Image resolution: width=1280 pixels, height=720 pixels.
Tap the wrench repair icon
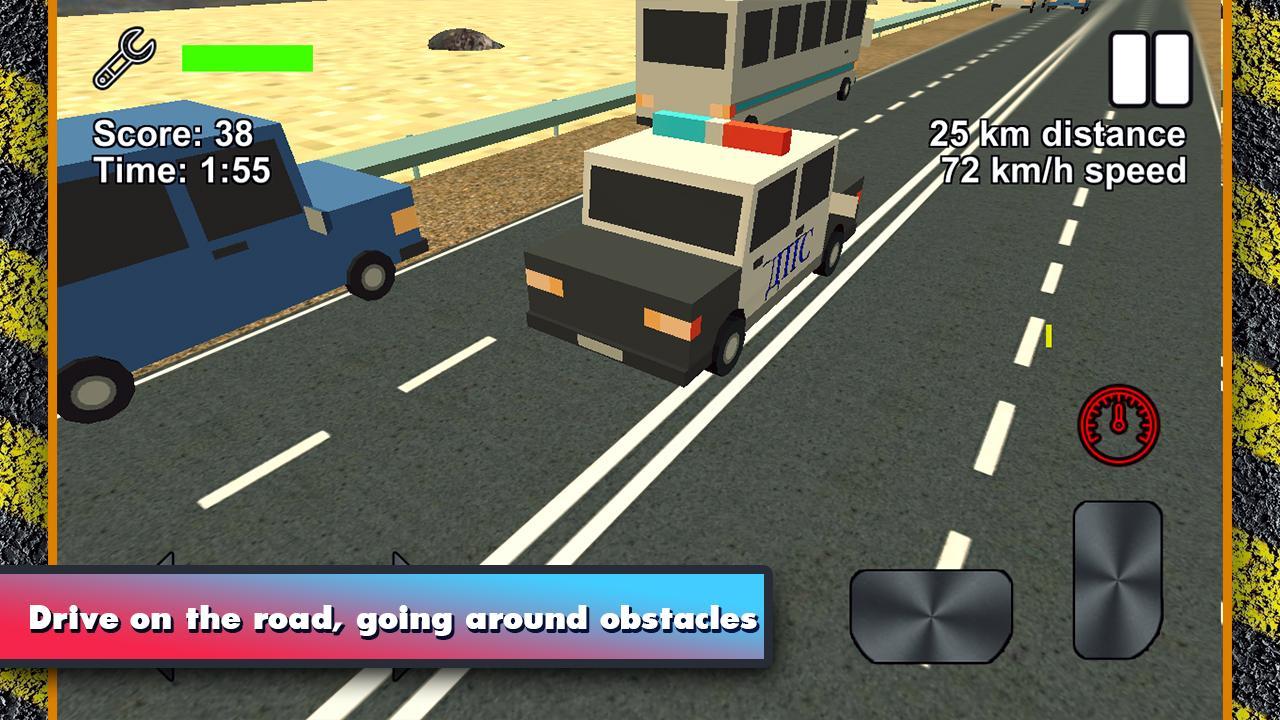pyautogui.click(x=122, y=55)
